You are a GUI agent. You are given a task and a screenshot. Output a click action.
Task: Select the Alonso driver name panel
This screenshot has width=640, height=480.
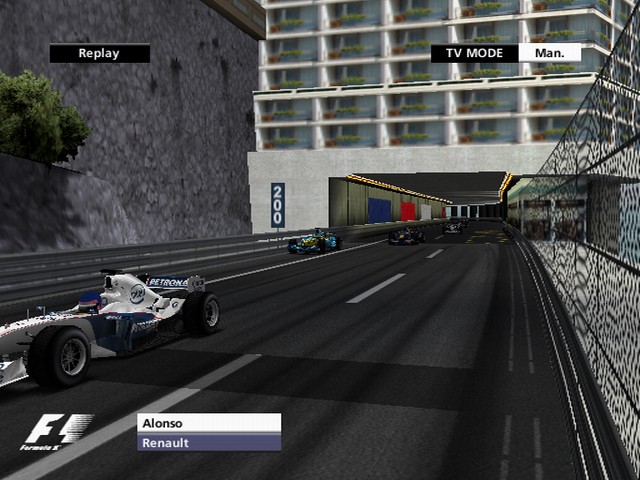coord(209,423)
